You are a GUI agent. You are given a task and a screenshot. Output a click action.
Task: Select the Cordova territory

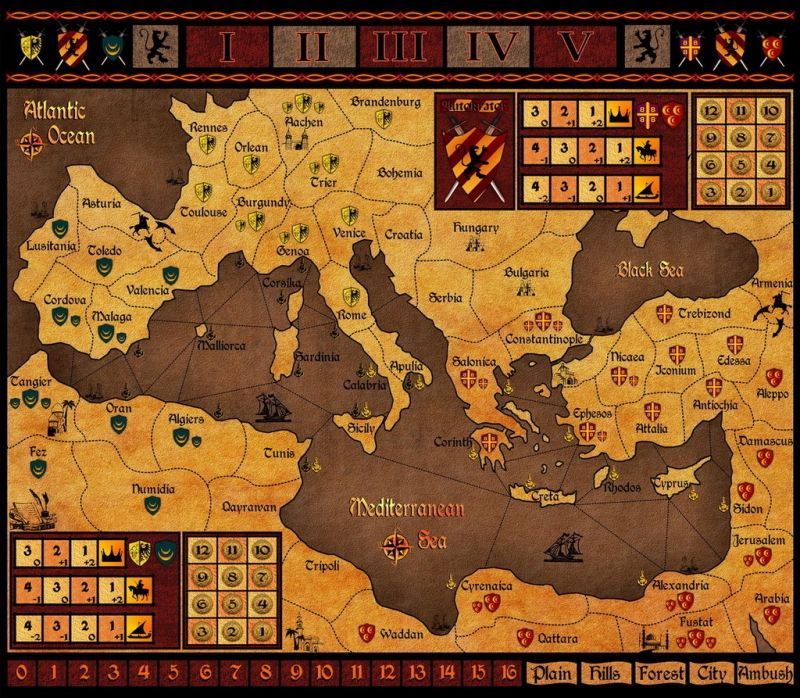[x=62, y=299]
